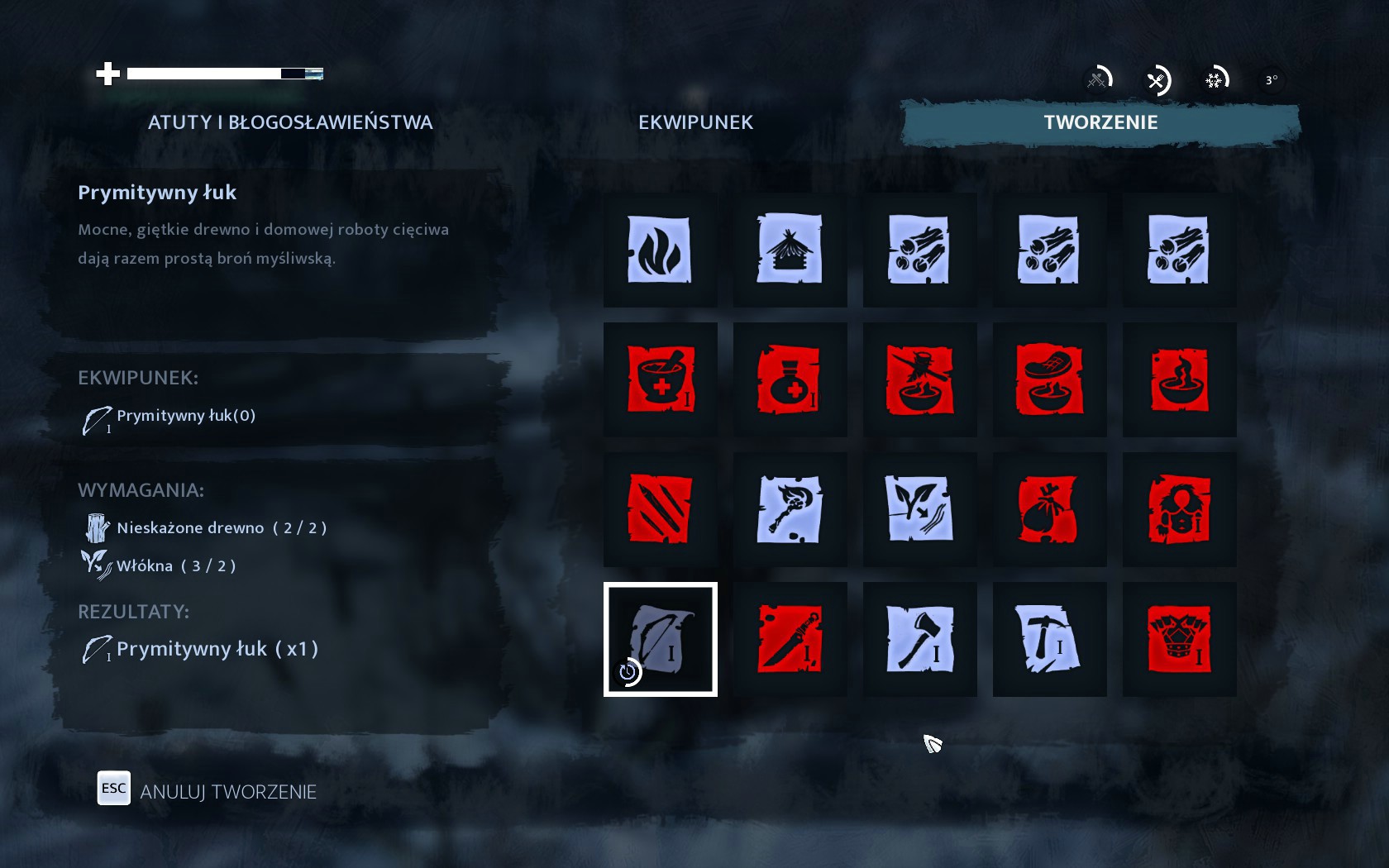Select the red sword recipe

pyautogui.click(x=790, y=639)
